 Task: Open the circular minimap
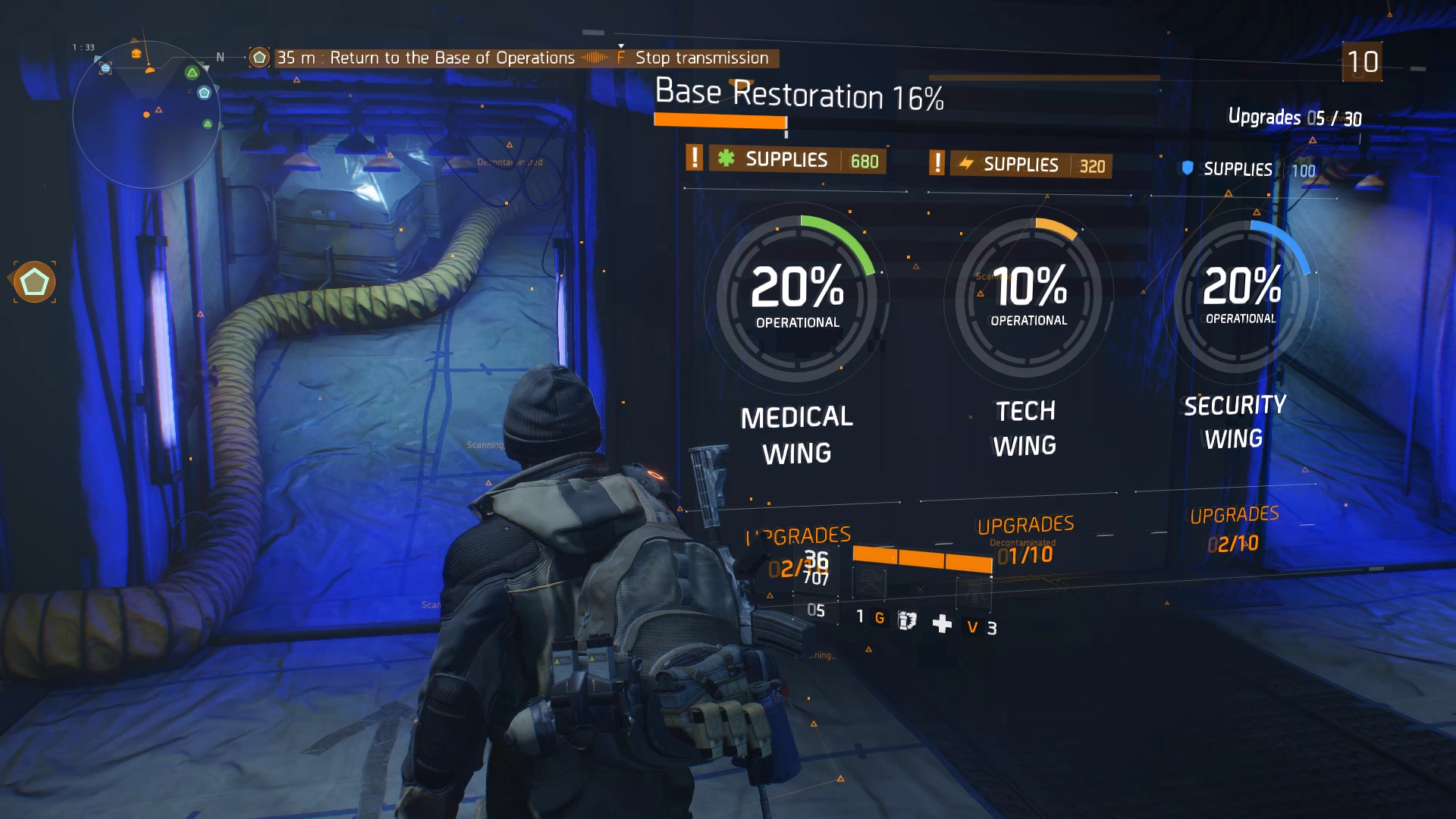(x=146, y=114)
